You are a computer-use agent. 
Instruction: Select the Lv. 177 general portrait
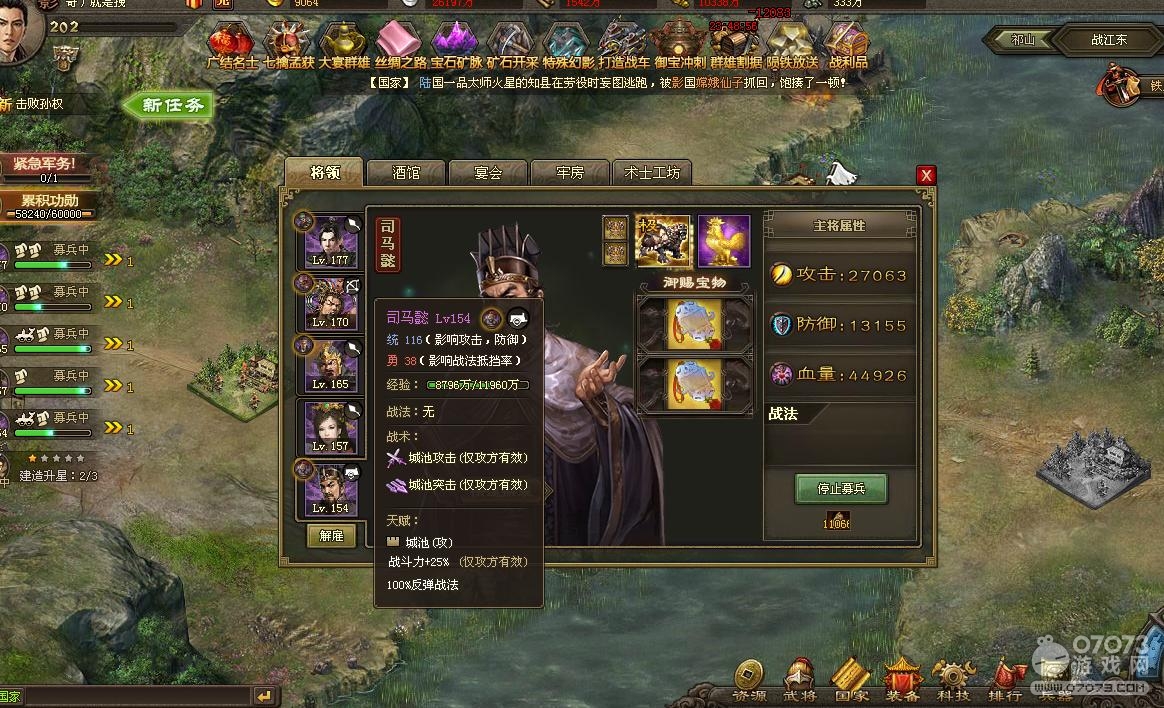click(331, 242)
